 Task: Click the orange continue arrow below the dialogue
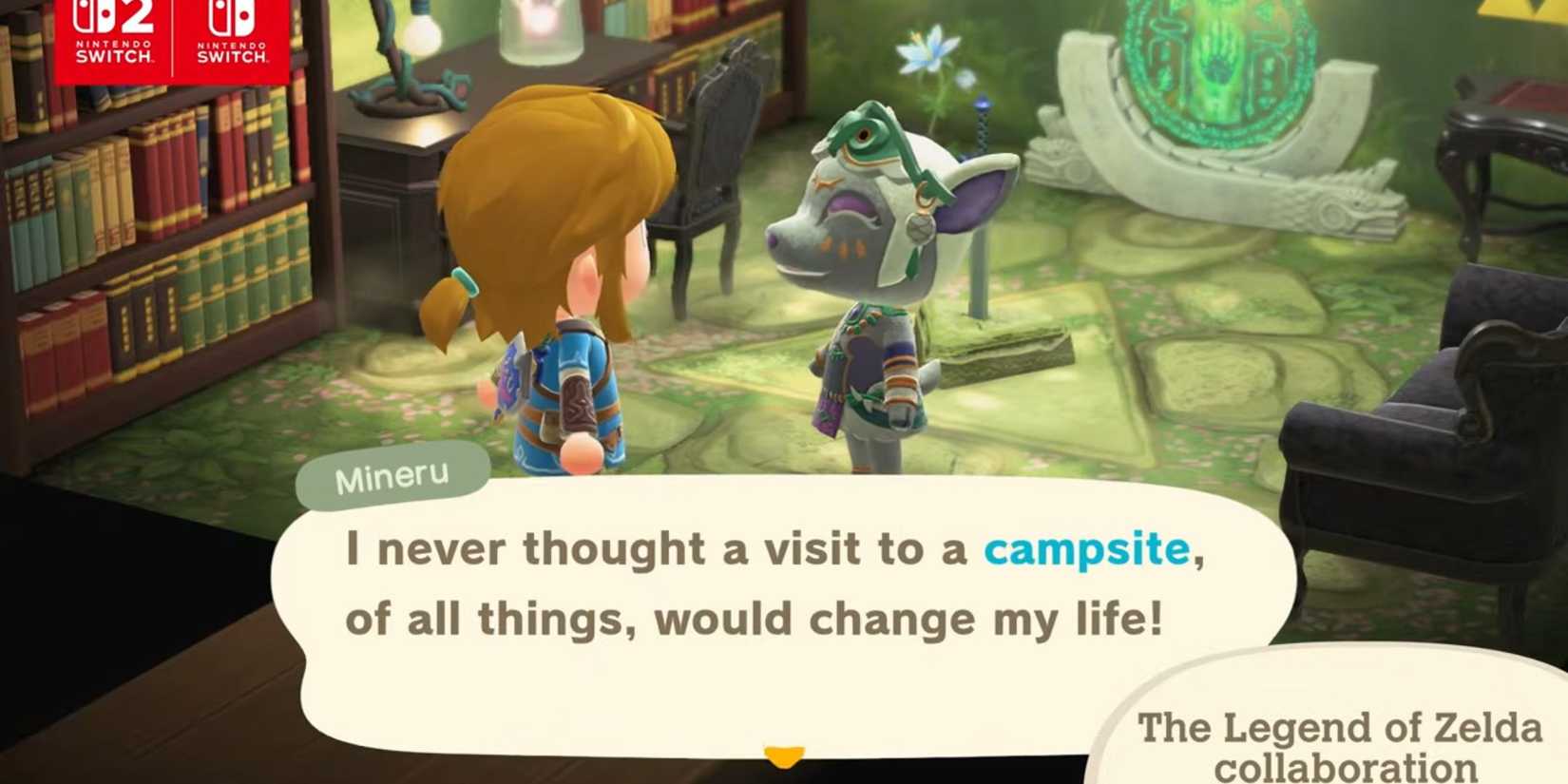click(781, 755)
